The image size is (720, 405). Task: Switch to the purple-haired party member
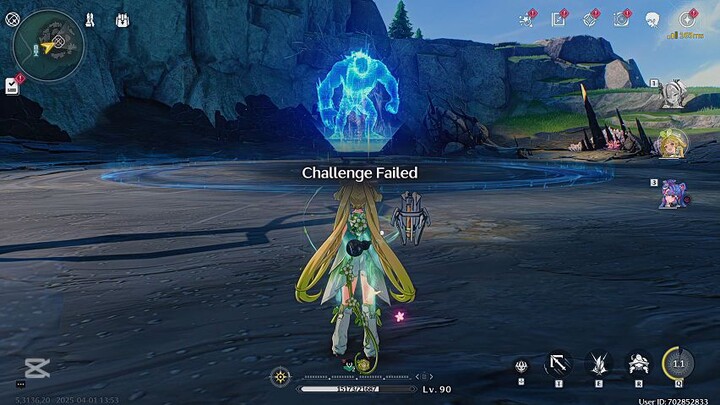673,193
